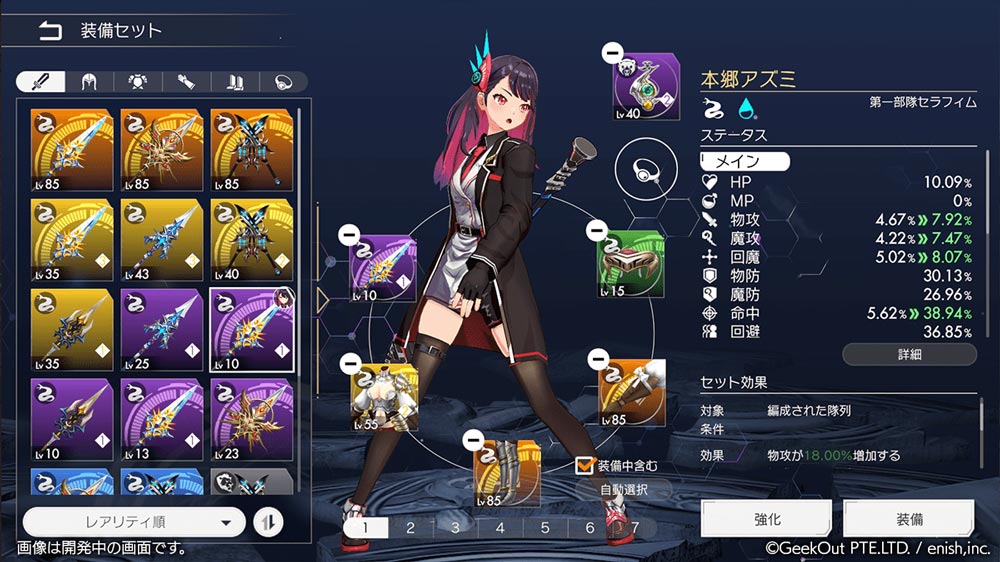1000x562 pixels.
Task: Switch to equipment set 2
Action: (x=410, y=528)
